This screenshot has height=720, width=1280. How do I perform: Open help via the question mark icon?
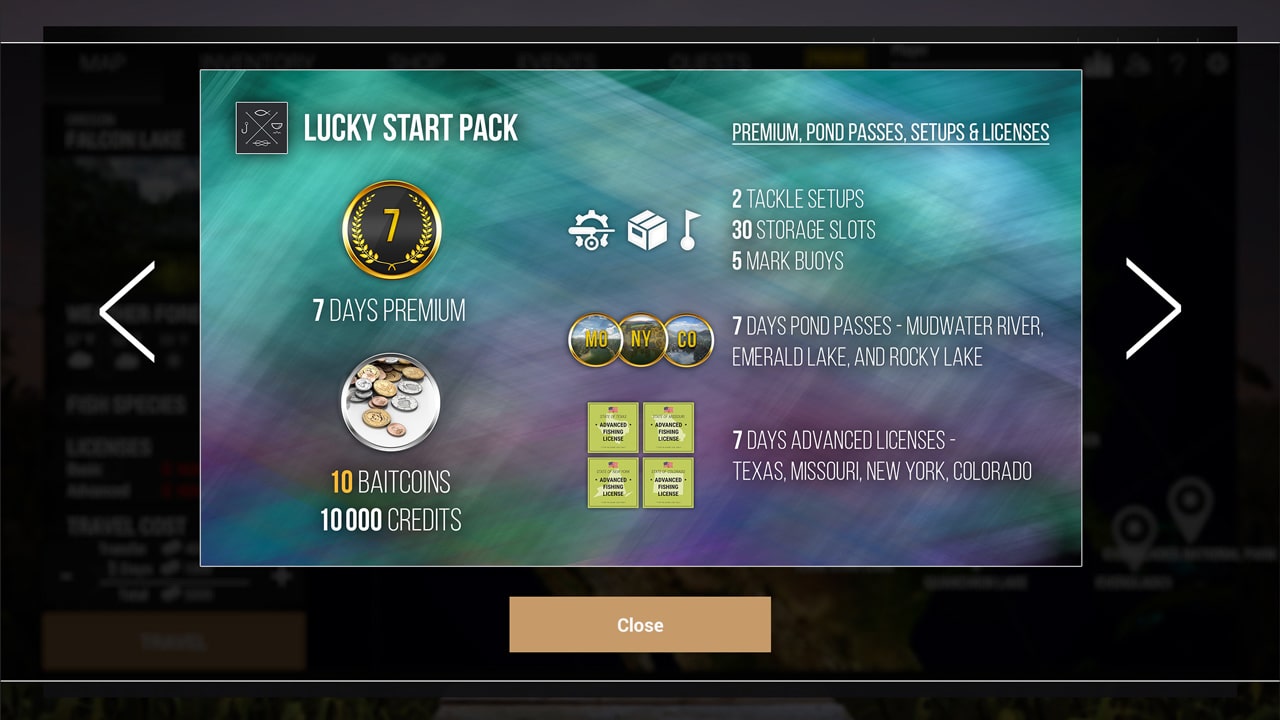(1178, 62)
